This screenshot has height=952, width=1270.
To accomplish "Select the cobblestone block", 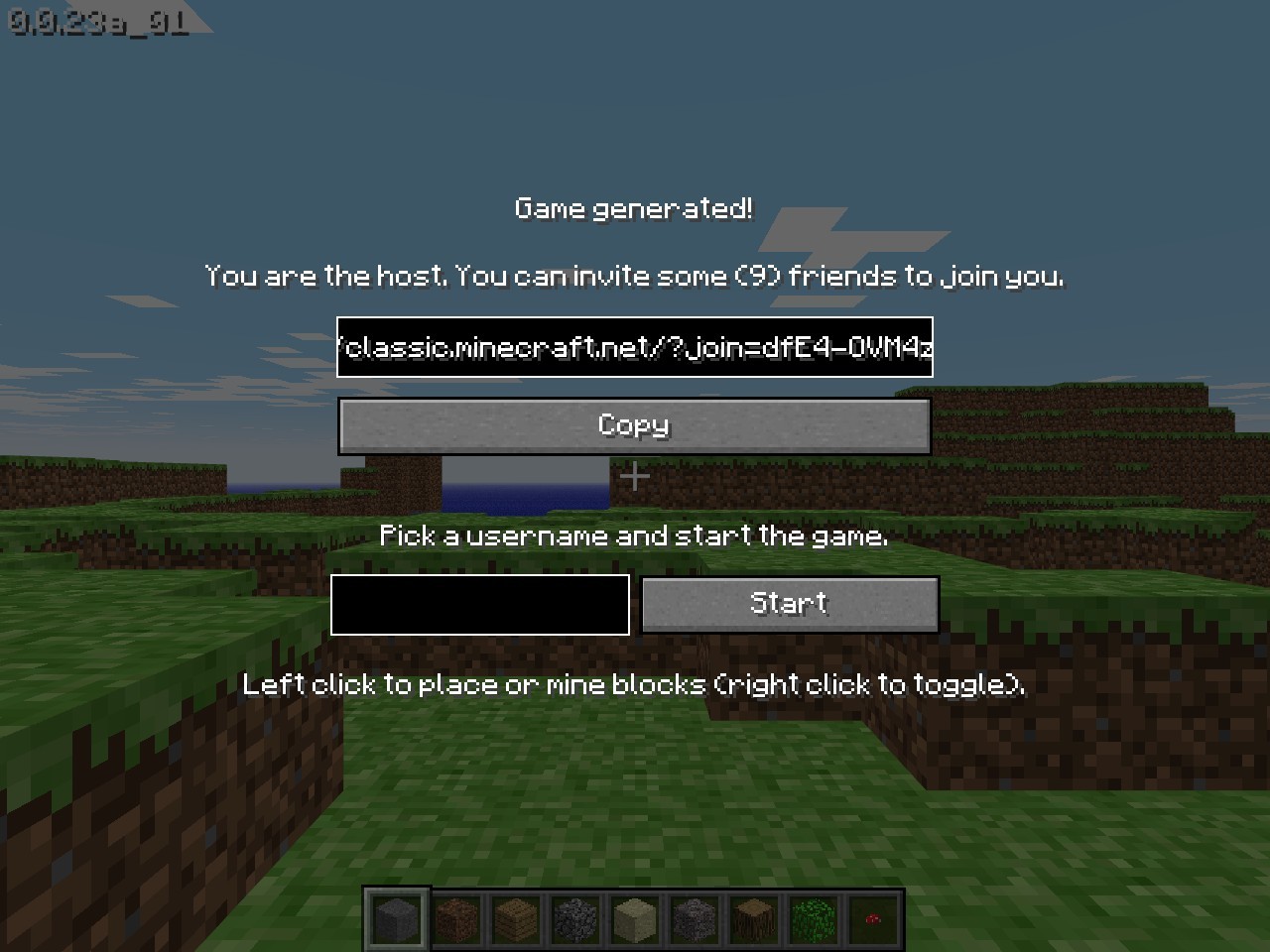I will tap(574, 917).
